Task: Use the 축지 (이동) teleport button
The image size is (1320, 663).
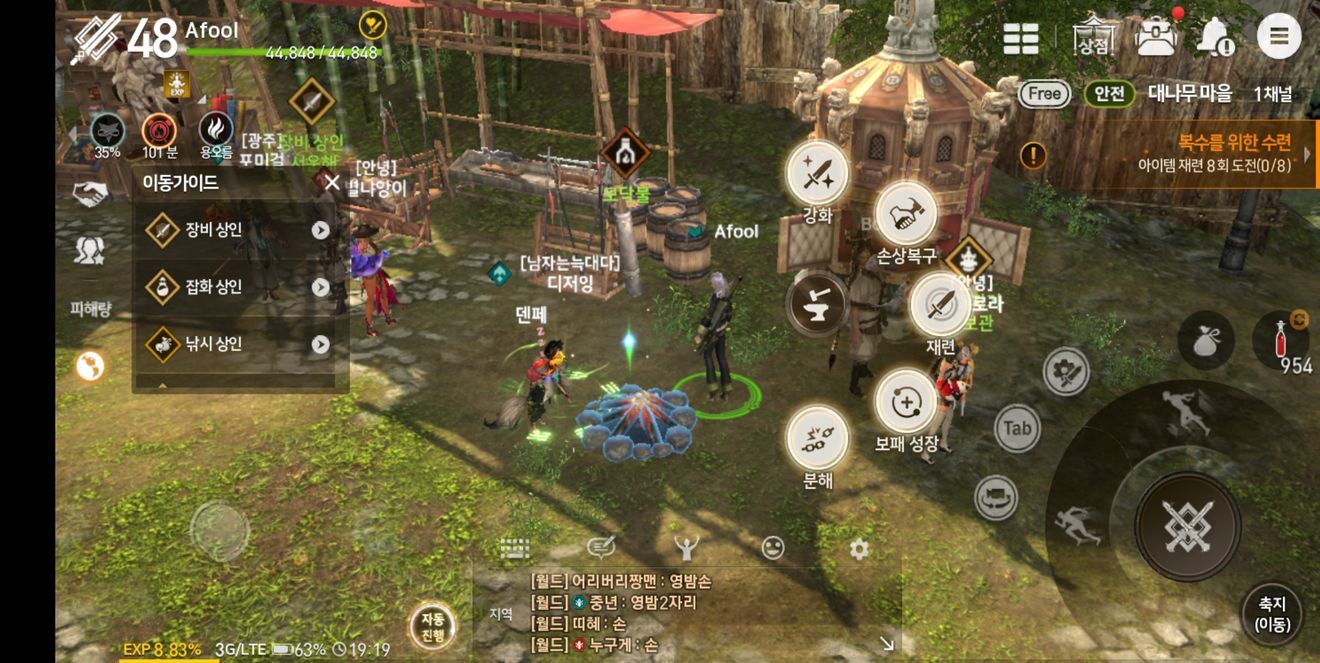Action: click(x=1272, y=613)
